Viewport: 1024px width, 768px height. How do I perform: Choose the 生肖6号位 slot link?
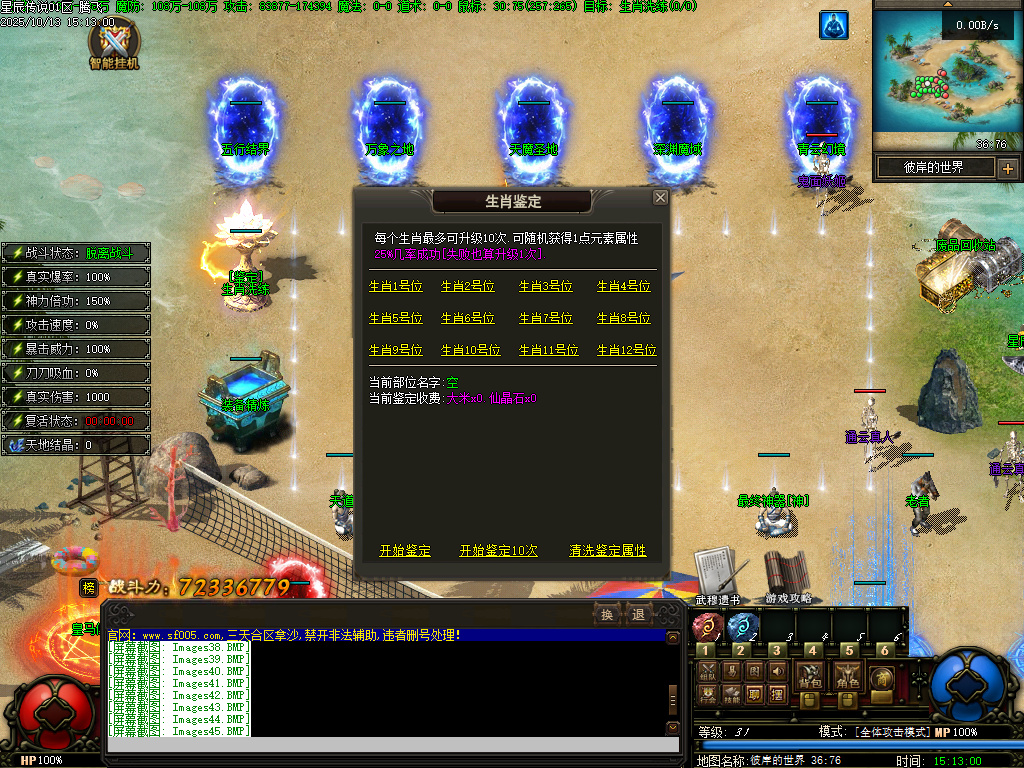point(468,318)
